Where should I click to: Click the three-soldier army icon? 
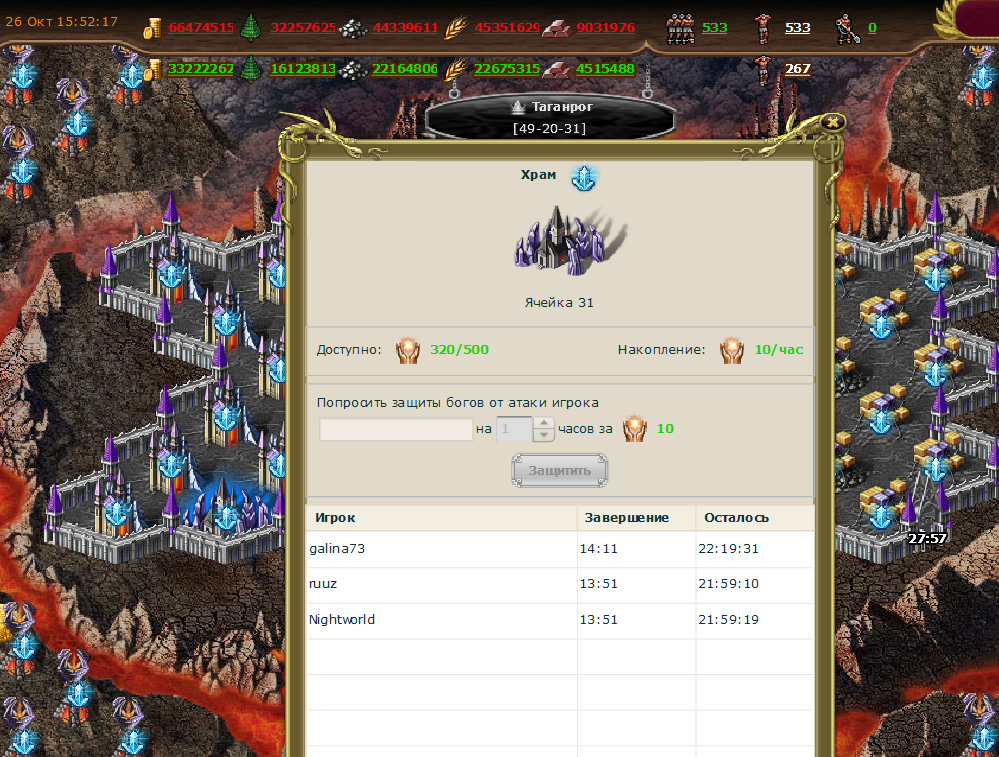click(x=680, y=28)
